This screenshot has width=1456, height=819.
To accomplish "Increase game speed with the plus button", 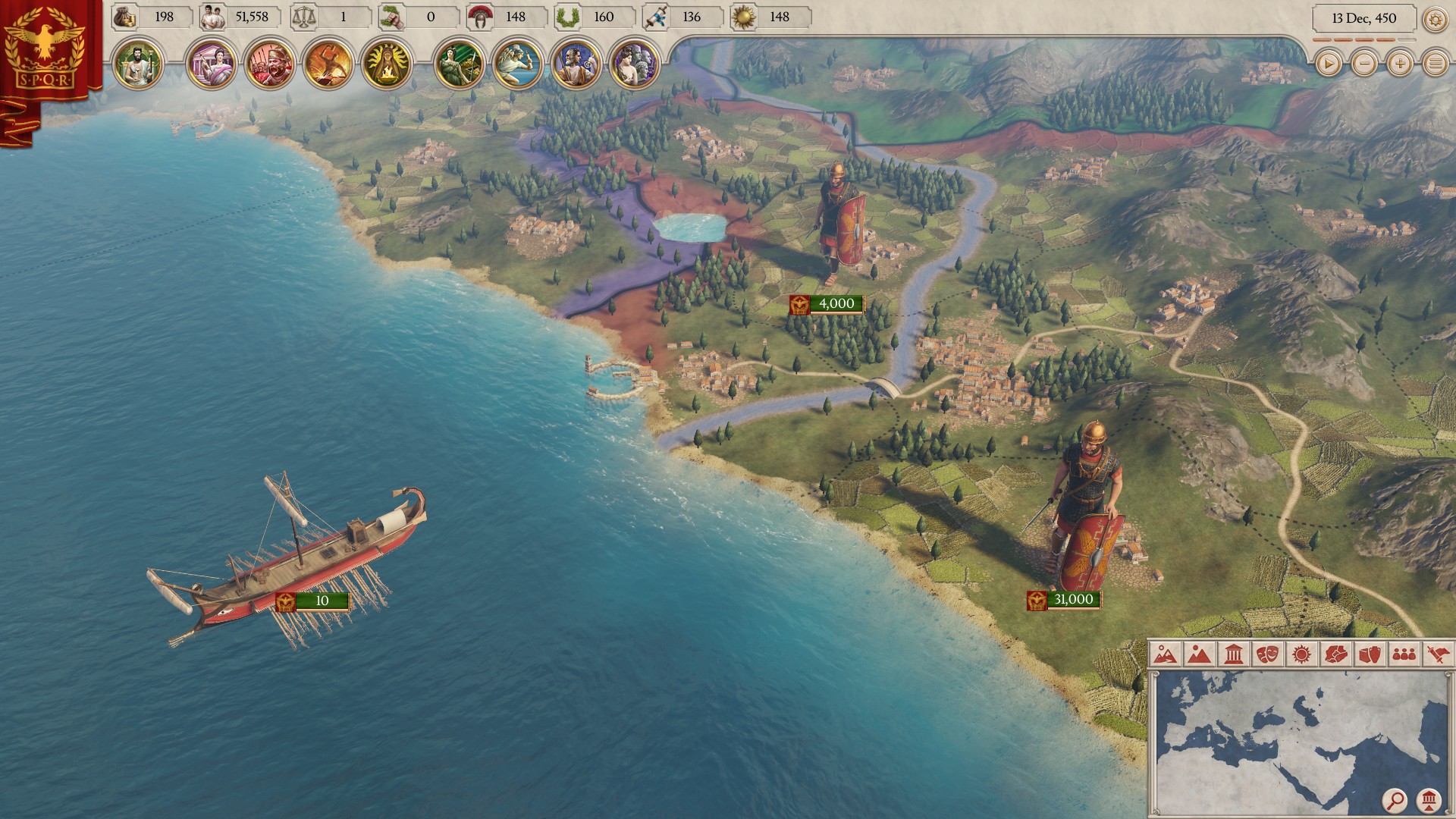I will coord(1399,64).
